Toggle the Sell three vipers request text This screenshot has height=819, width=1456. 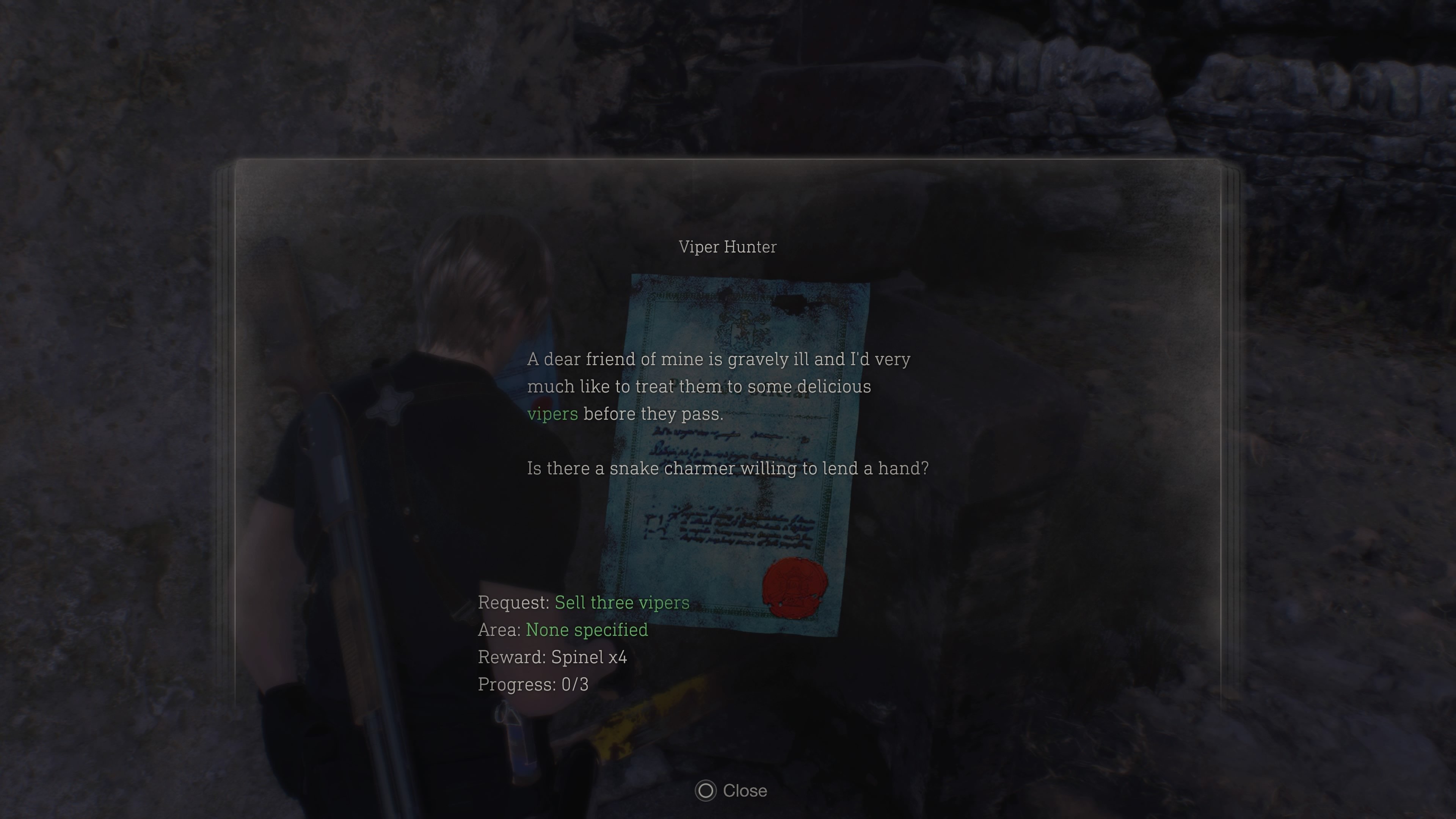tap(622, 602)
